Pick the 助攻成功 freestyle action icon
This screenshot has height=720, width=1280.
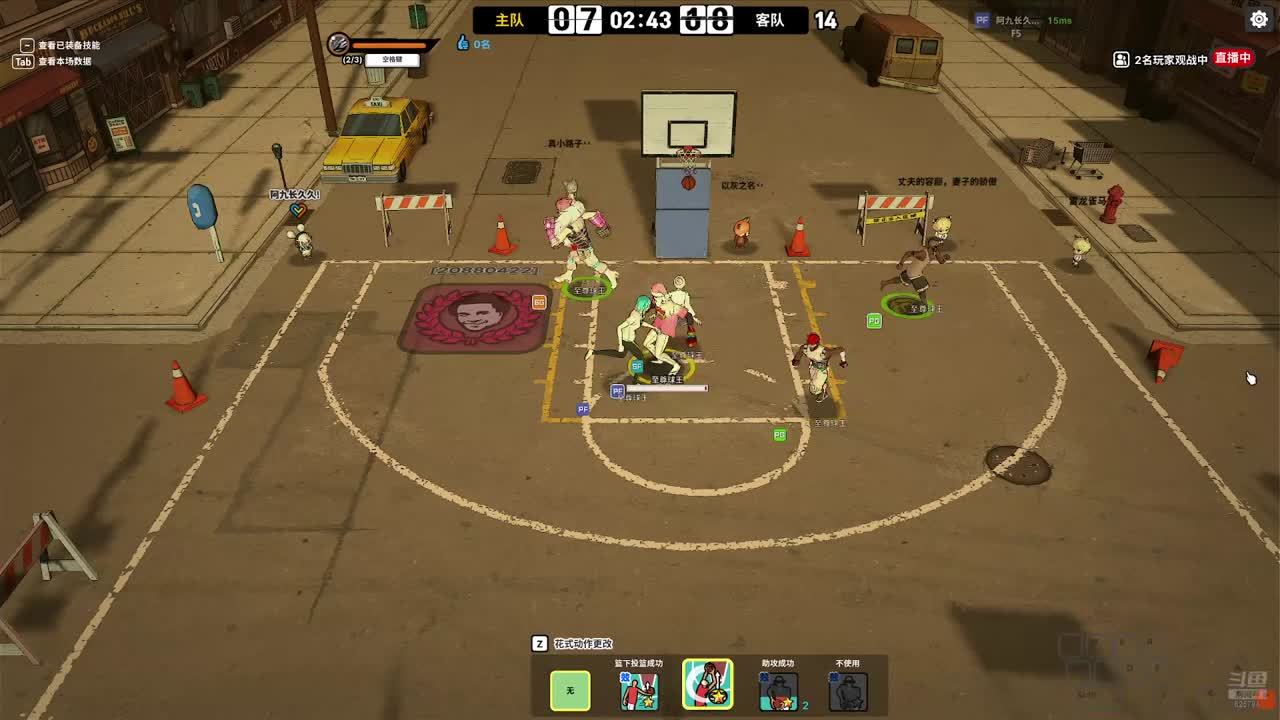[778, 690]
